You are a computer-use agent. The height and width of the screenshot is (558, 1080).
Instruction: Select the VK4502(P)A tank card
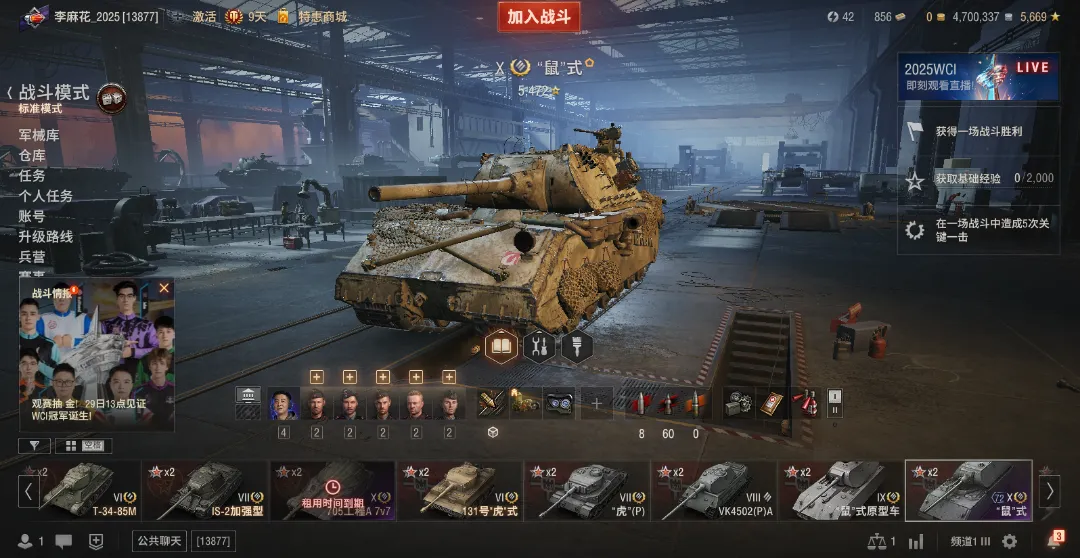pos(714,490)
